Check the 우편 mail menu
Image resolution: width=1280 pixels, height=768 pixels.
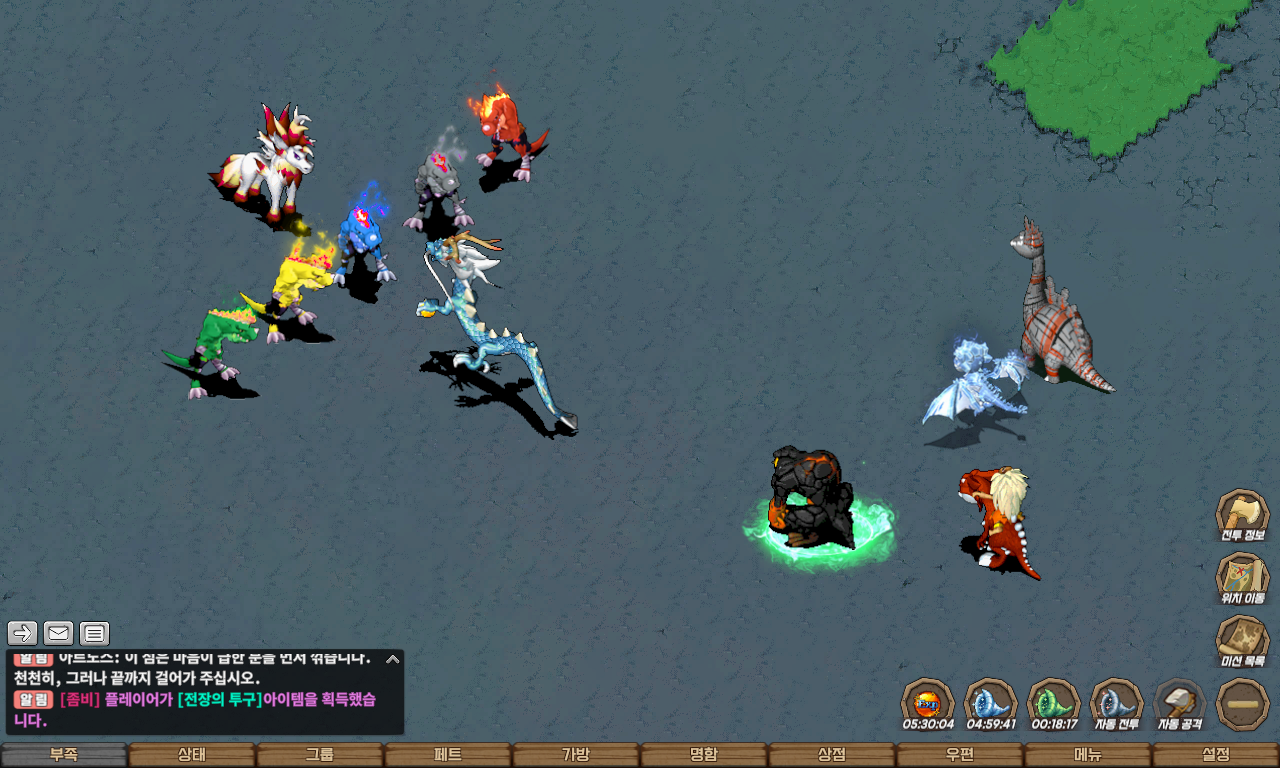point(960,755)
